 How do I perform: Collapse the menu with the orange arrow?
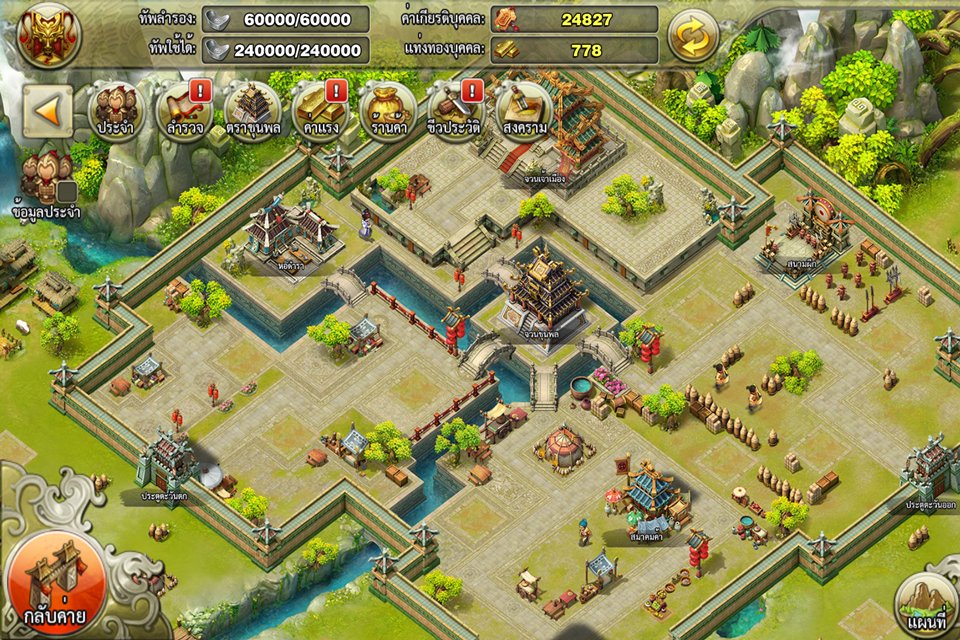tap(48, 111)
